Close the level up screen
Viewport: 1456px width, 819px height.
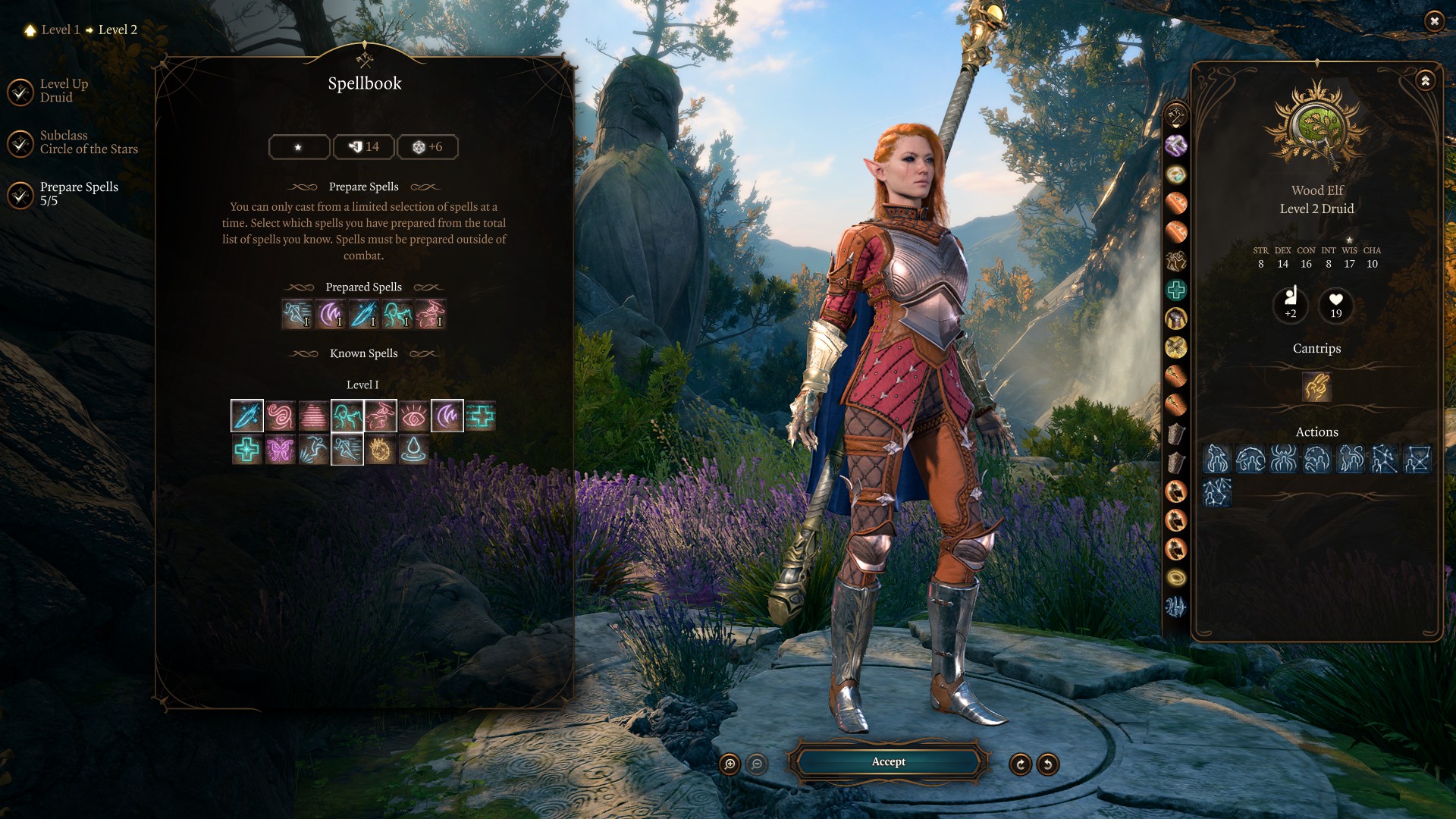pos(1433,21)
